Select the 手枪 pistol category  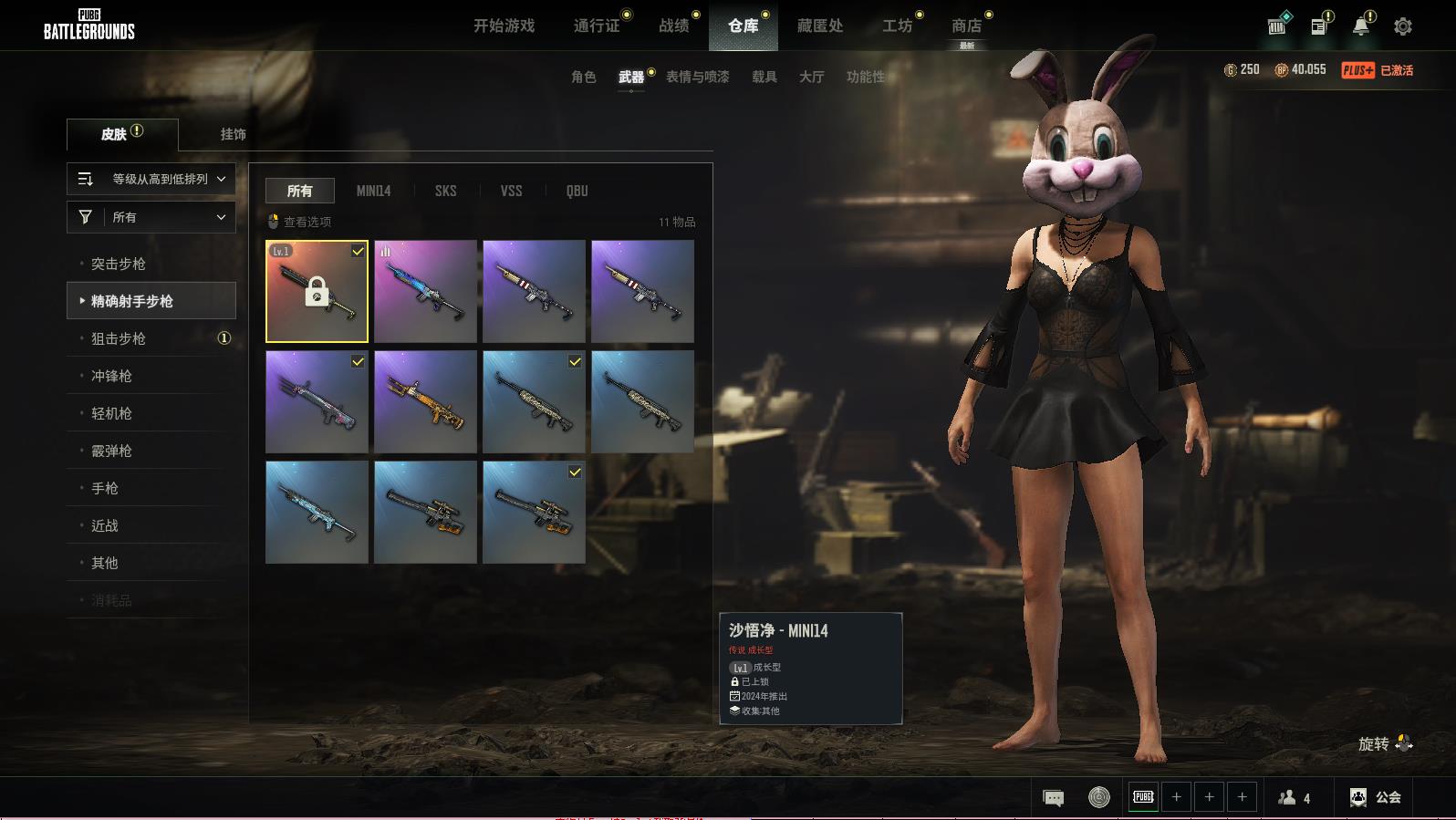[105, 488]
